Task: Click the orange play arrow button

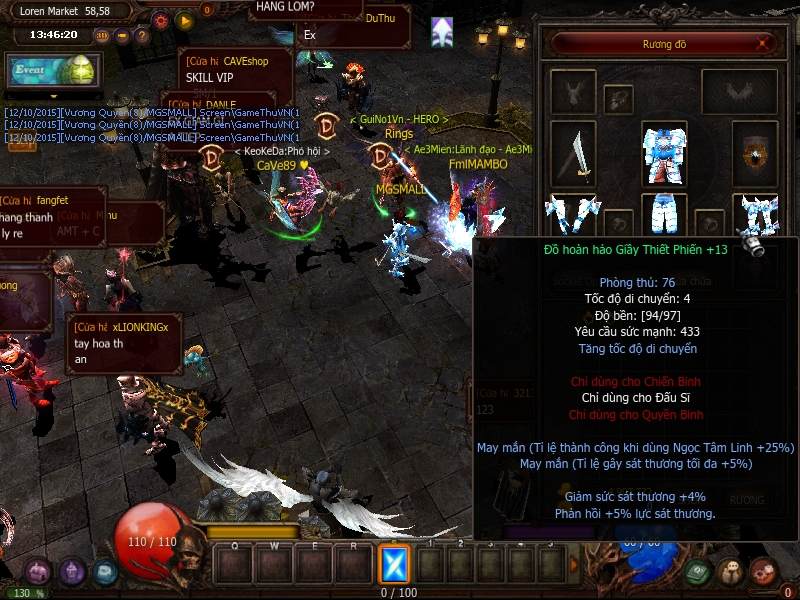Action: pos(184,19)
